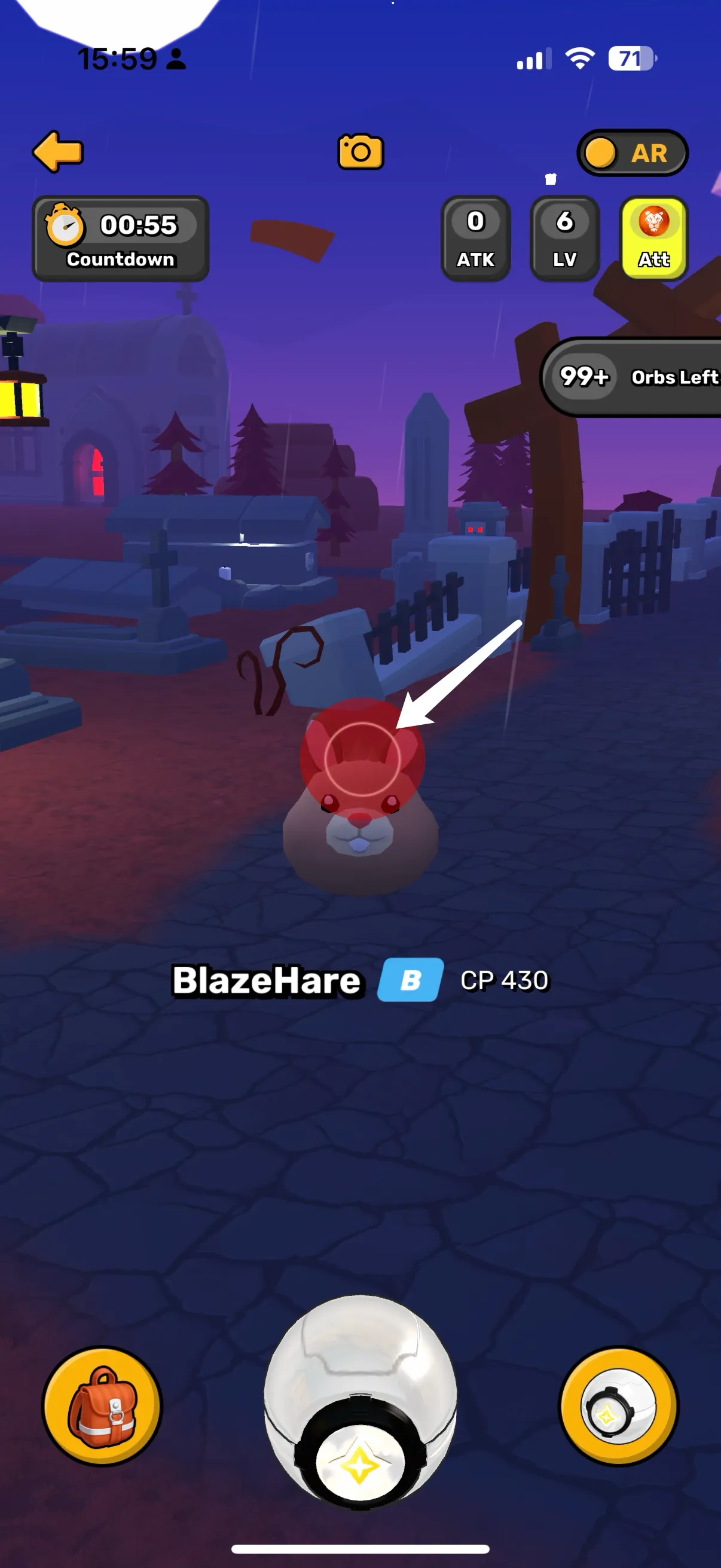Select the yellow Att lion button
Viewport: 721px width, 1568px height.
653,238
